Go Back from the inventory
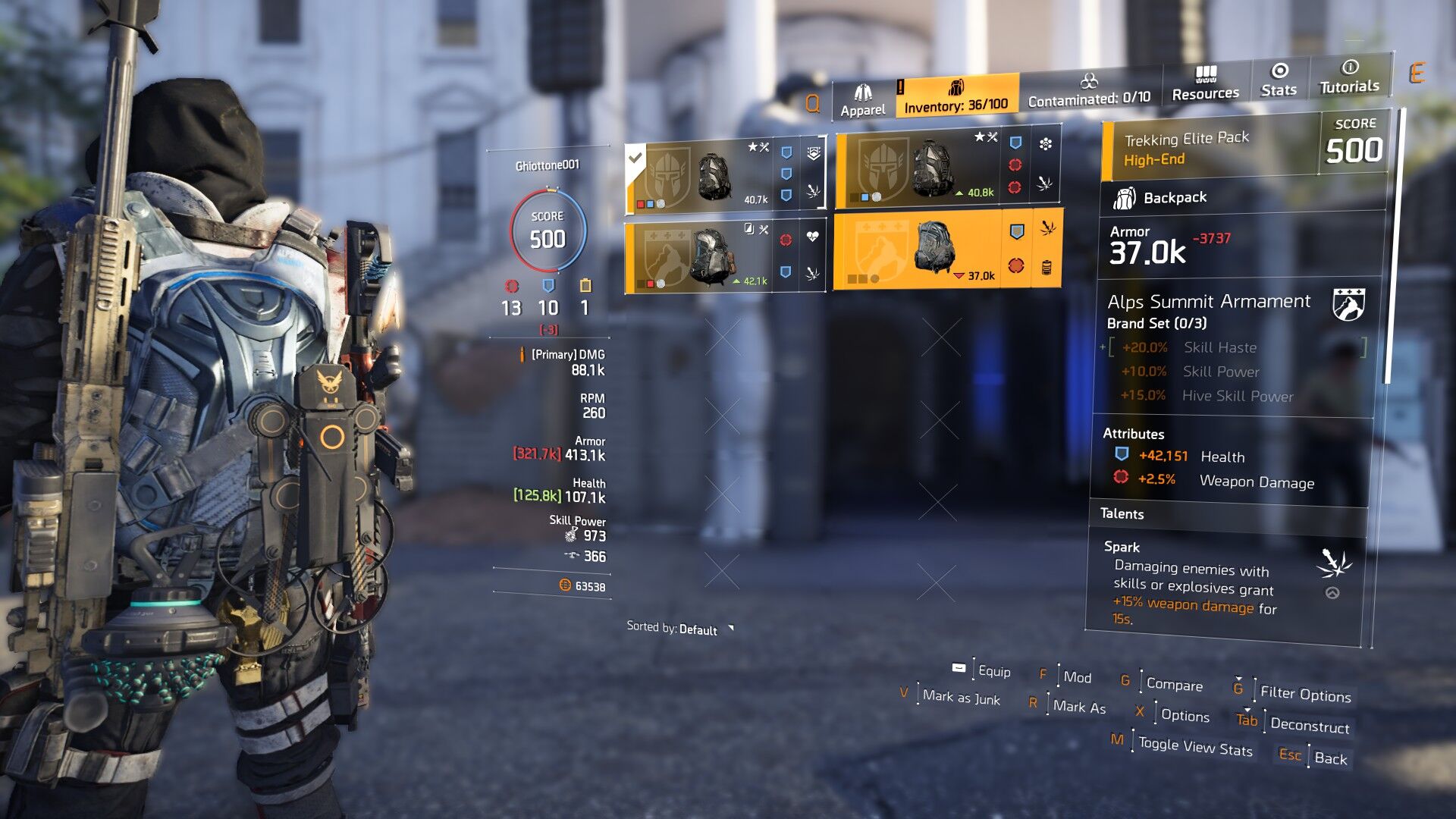Viewport: 1456px width, 819px height. [x=1330, y=758]
